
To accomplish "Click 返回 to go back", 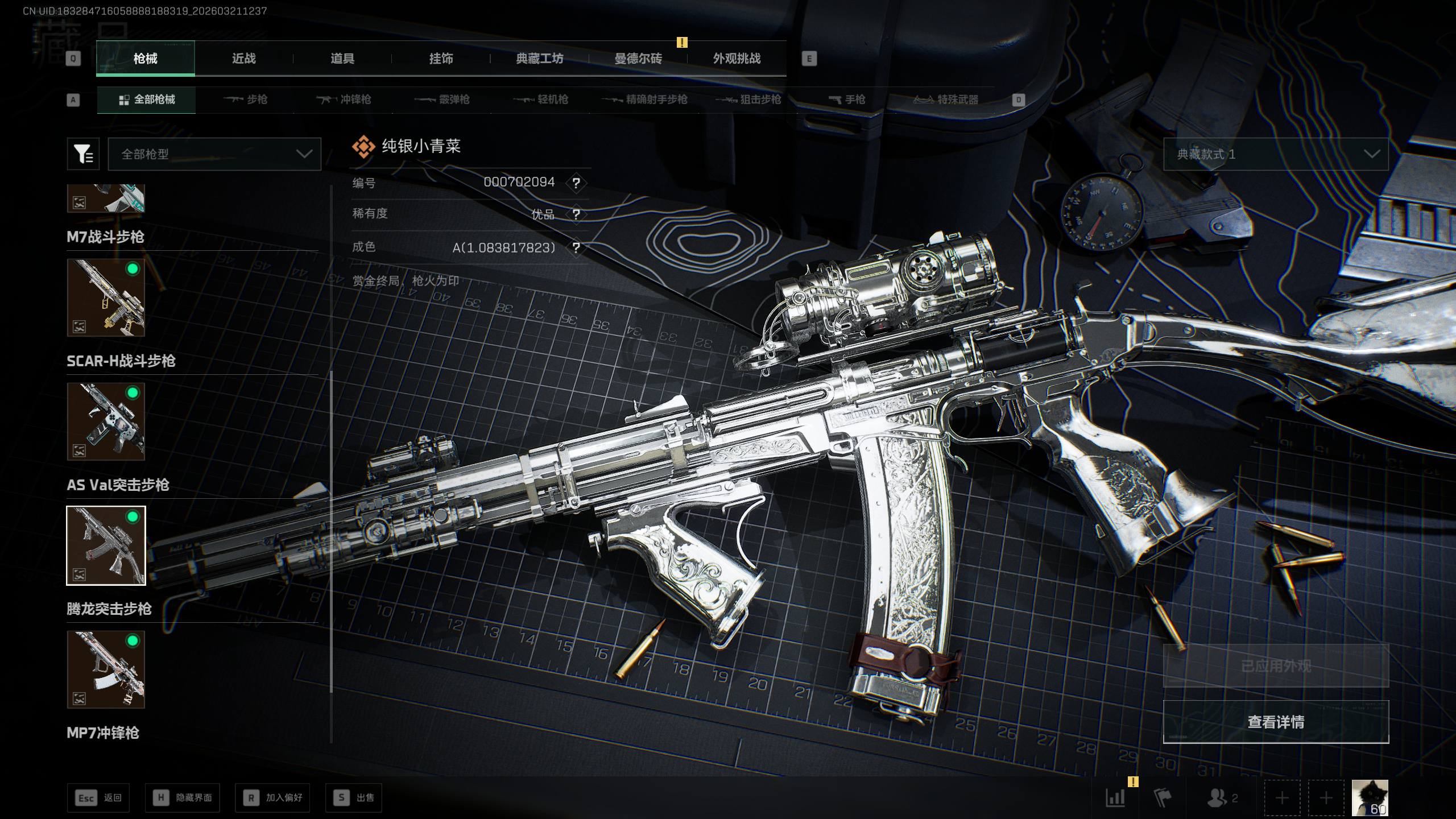I will (98, 798).
